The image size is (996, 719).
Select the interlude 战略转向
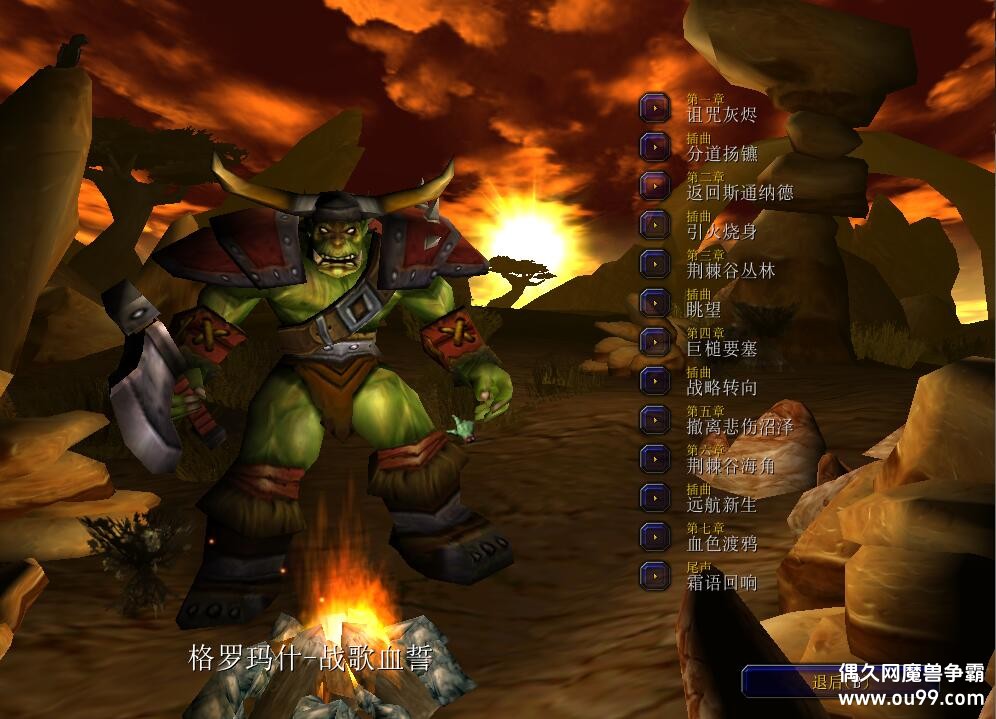click(655, 381)
